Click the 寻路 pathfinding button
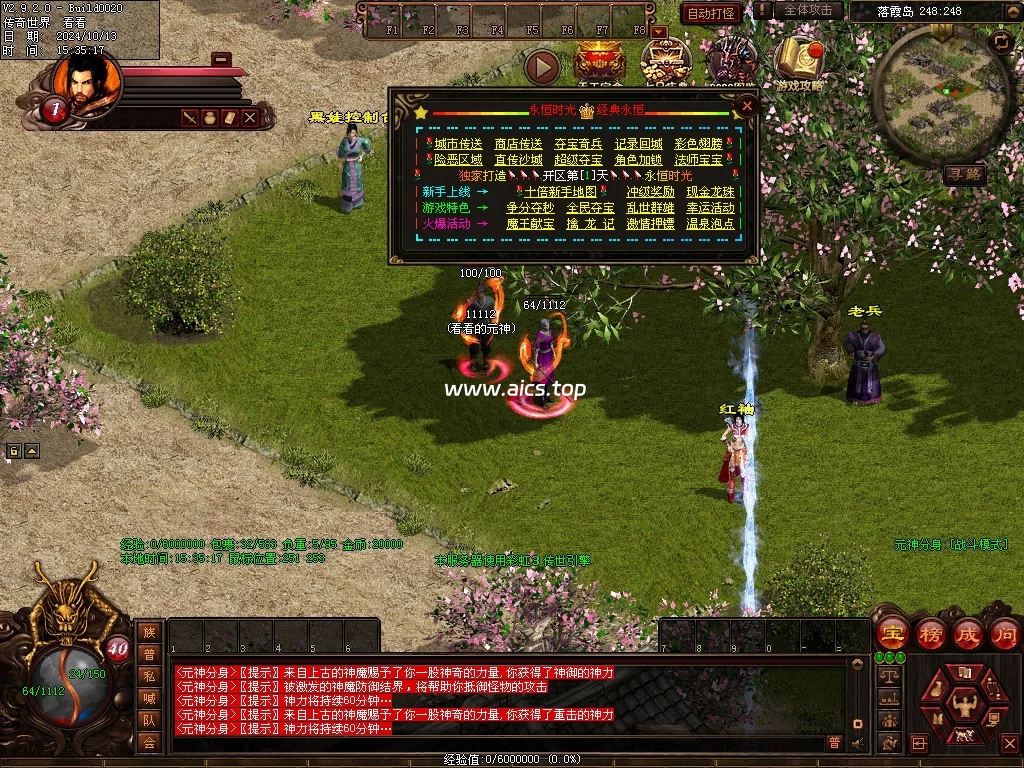The height and width of the screenshot is (768, 1024). [964, 175]
